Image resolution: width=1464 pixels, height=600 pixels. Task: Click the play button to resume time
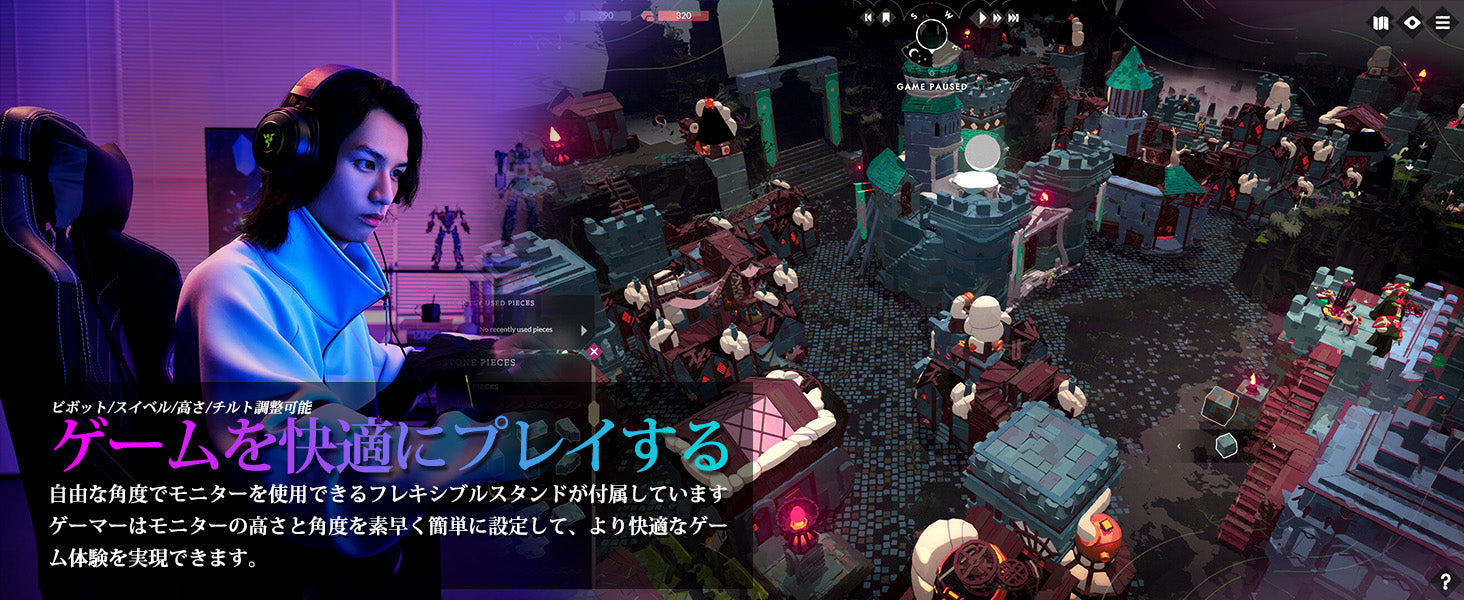tap(983, 17)
